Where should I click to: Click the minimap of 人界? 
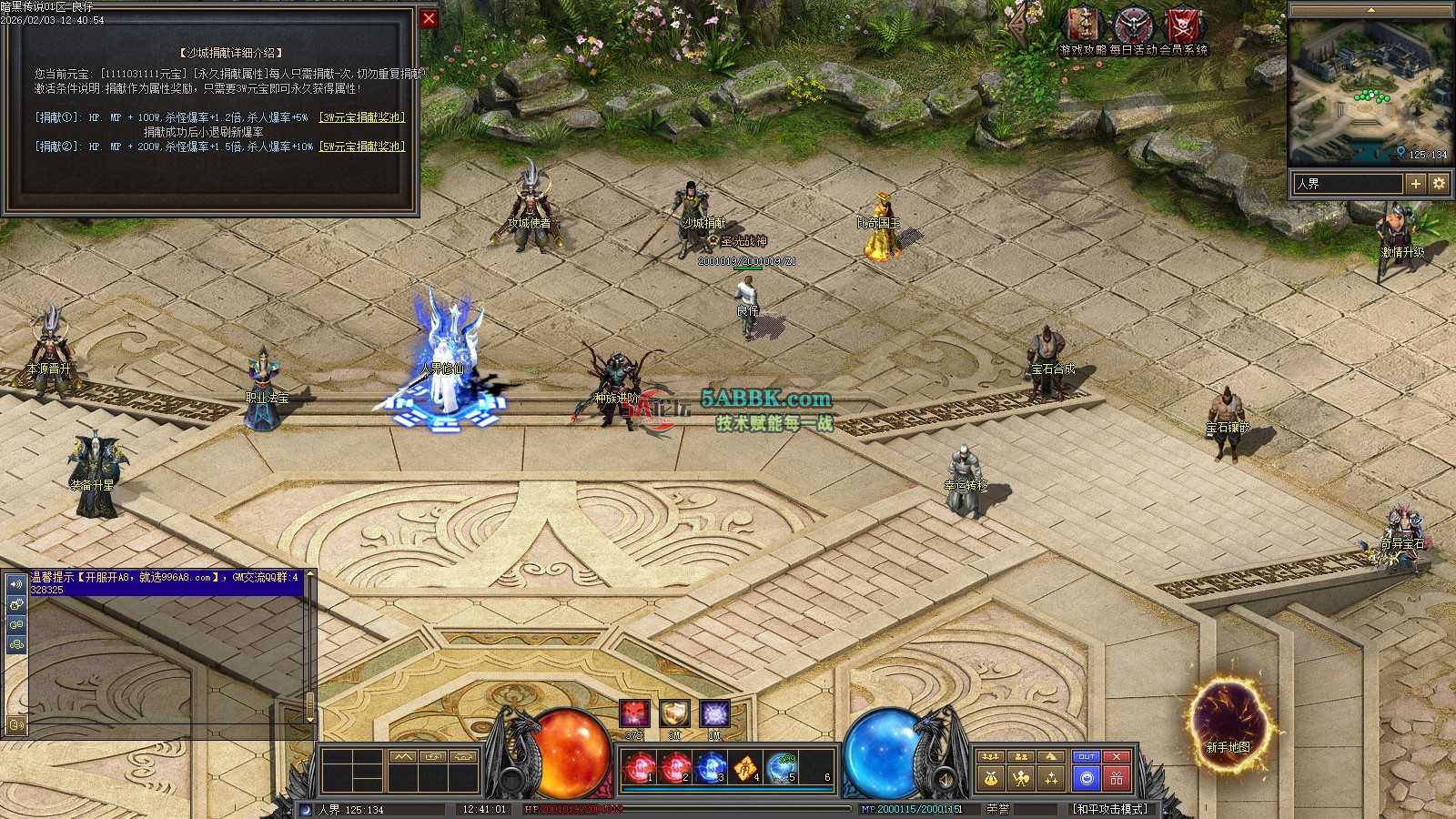click(1370, 91)
